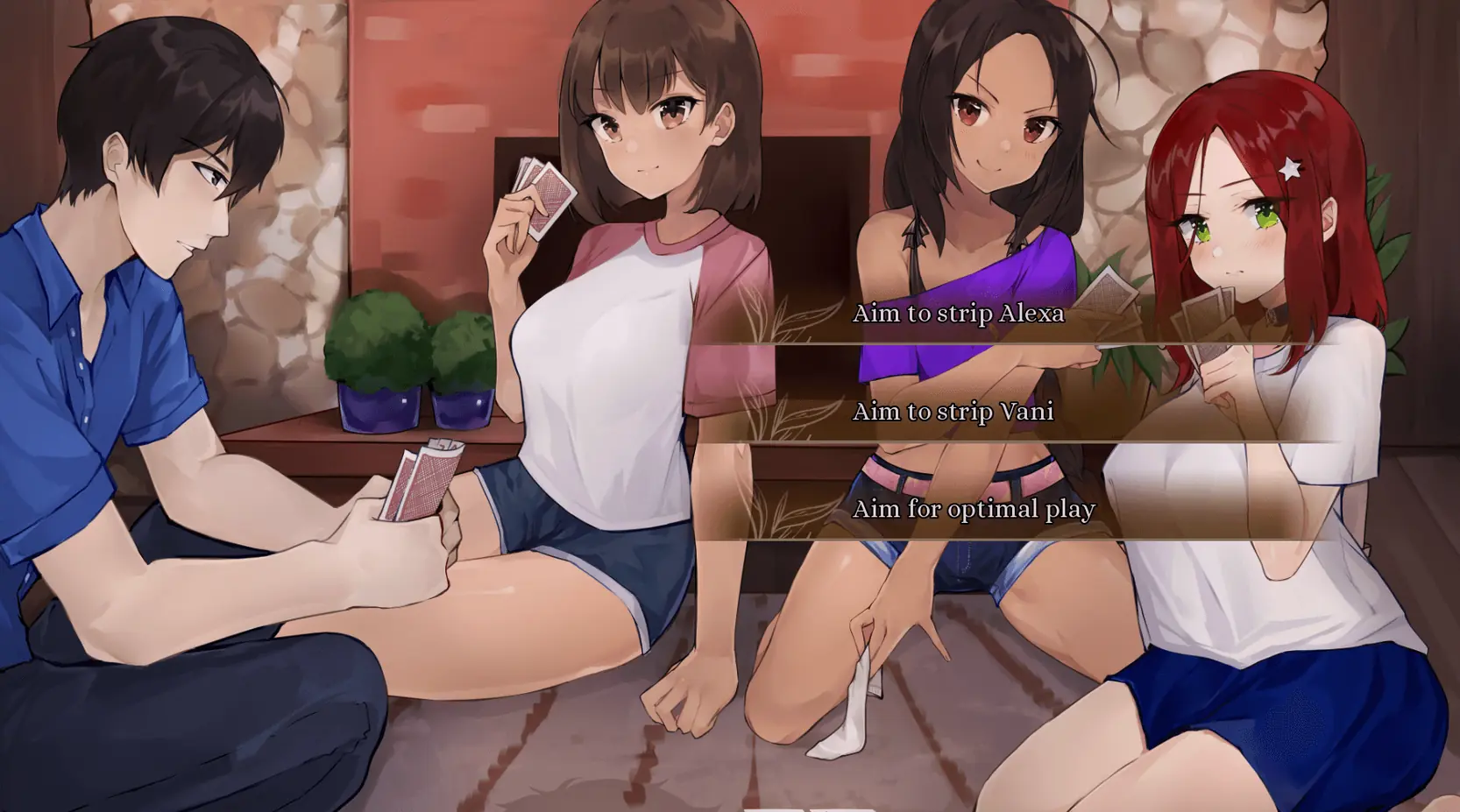Pick 'Aim for optimal play'

coord(973,509)
